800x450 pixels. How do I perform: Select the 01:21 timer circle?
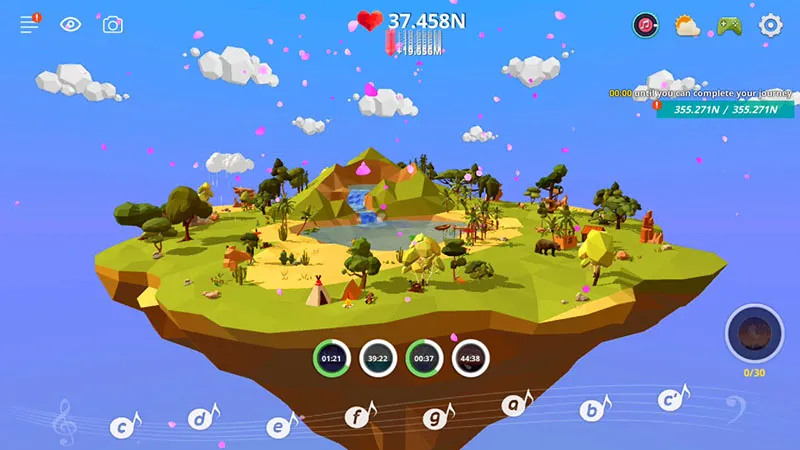pos(332,358)
